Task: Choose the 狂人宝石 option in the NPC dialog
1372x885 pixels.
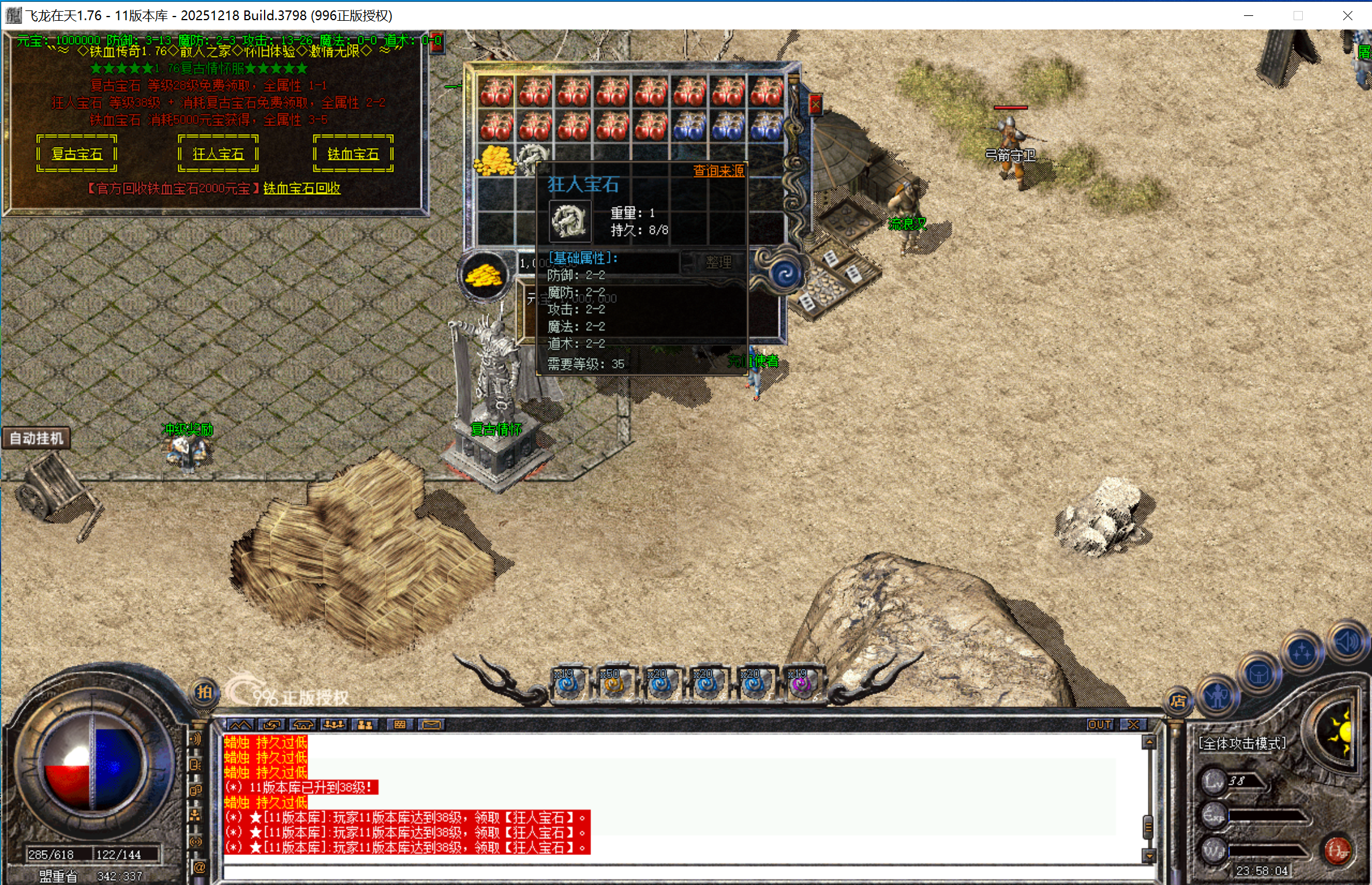Action: [218, 154]
